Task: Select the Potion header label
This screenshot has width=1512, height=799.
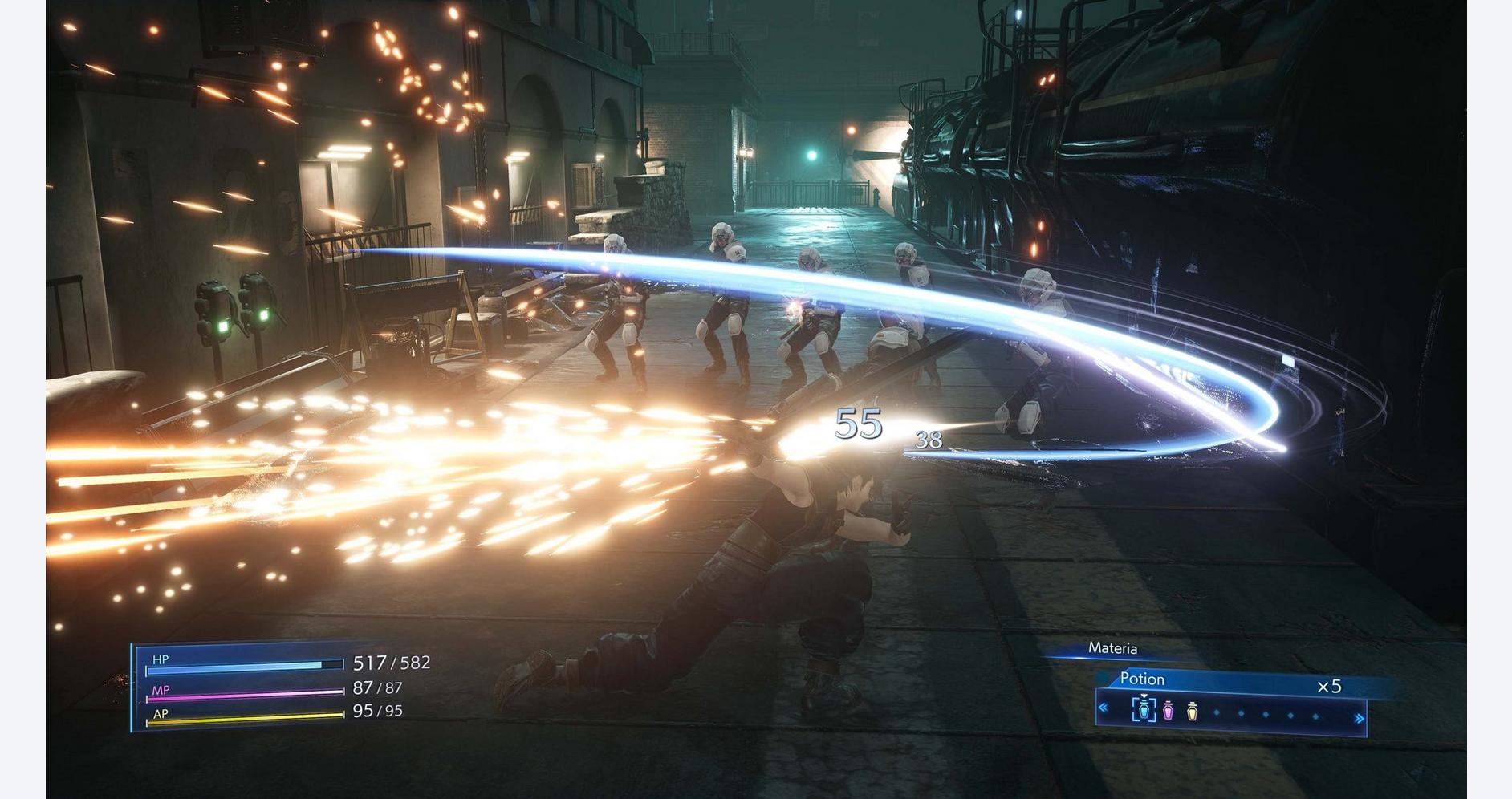Action: [1143, 679]
